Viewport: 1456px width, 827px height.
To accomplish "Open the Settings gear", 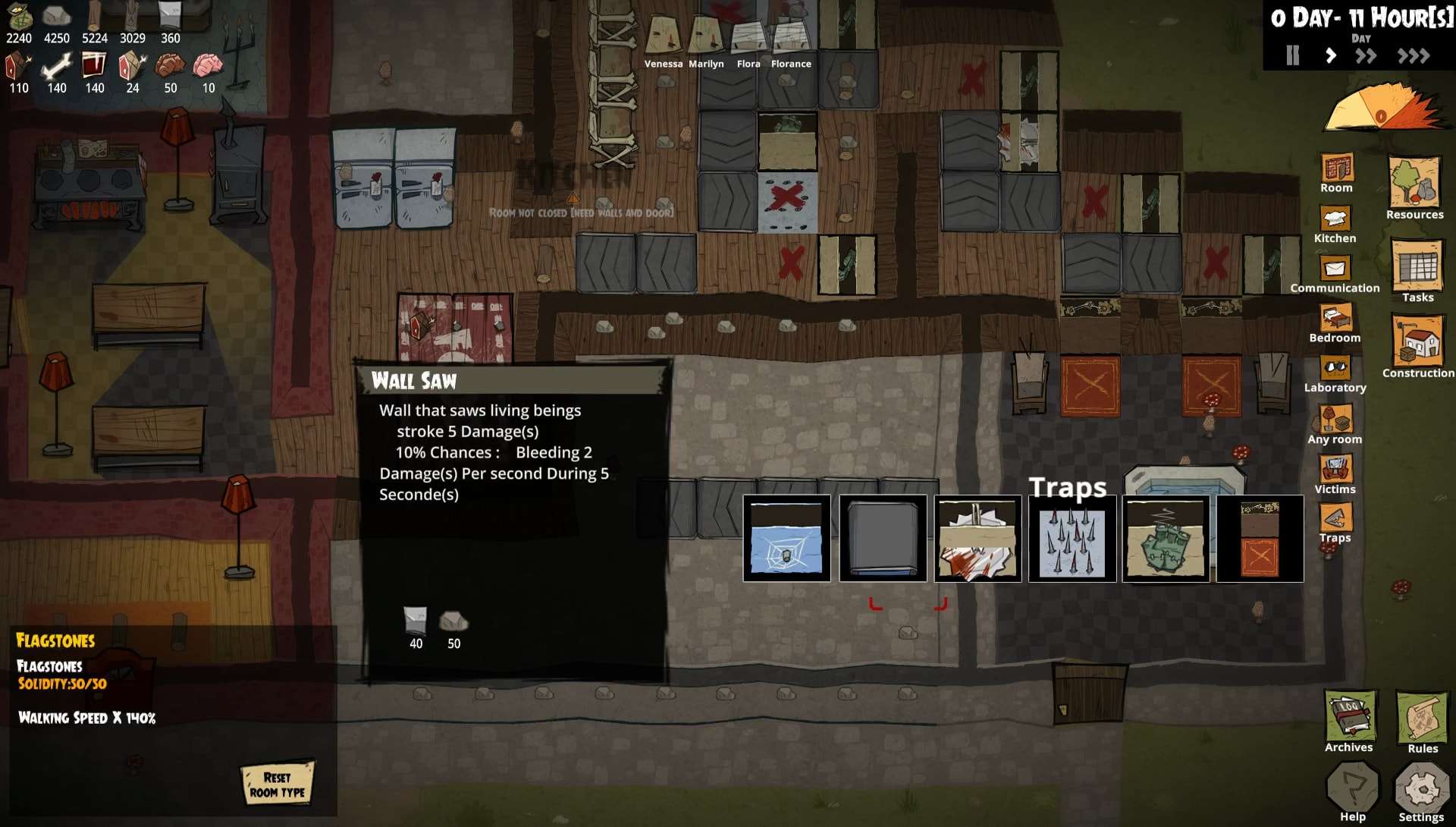I will pyautogui.click(x=1421, y=793).
